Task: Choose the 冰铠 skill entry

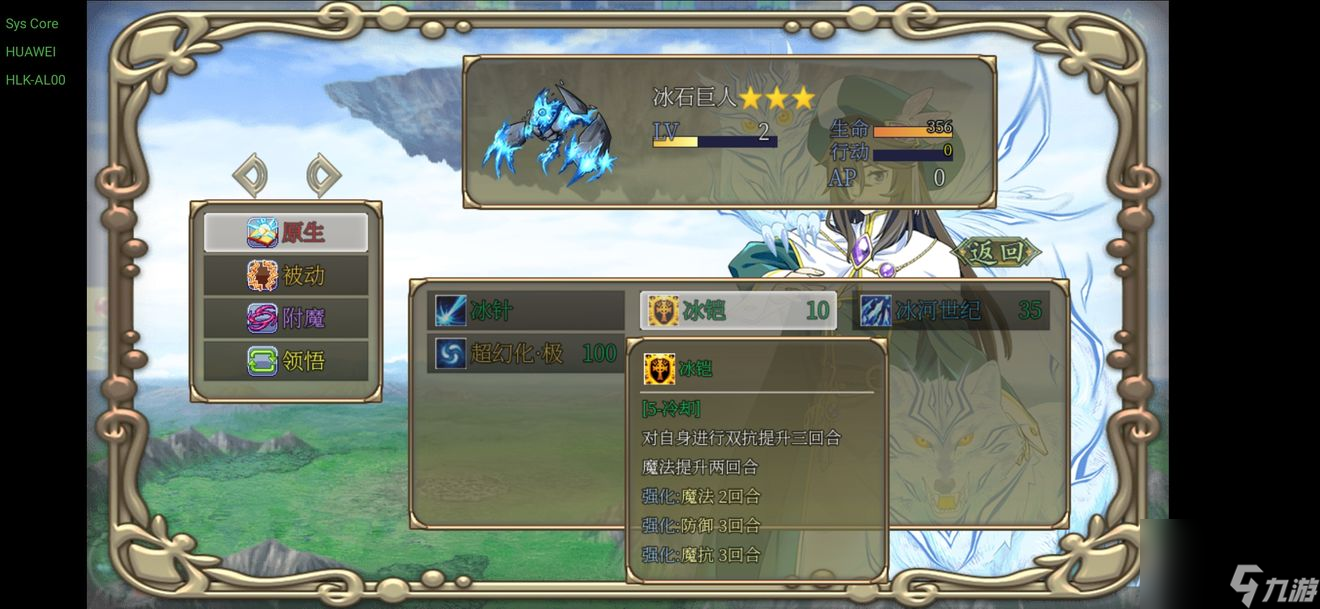Action: coord(738,311)
